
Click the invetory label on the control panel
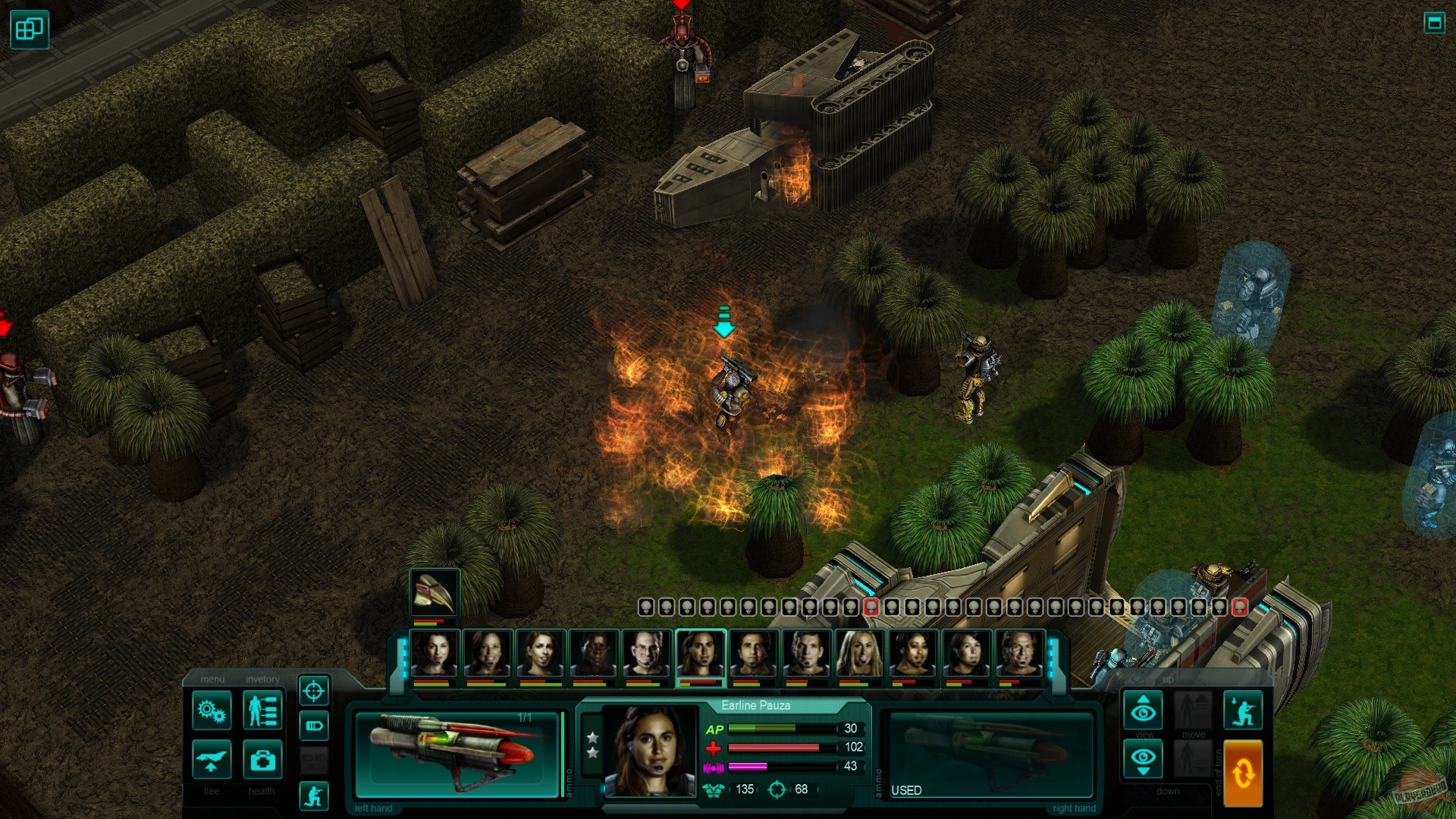coord(262,679)
